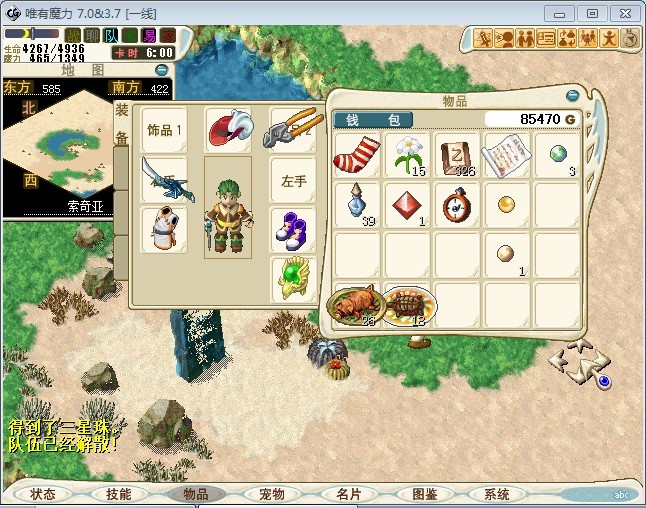
Task: Click the minimap of 索奇亚
Action: pyautogui.click(x=85, y=150)
